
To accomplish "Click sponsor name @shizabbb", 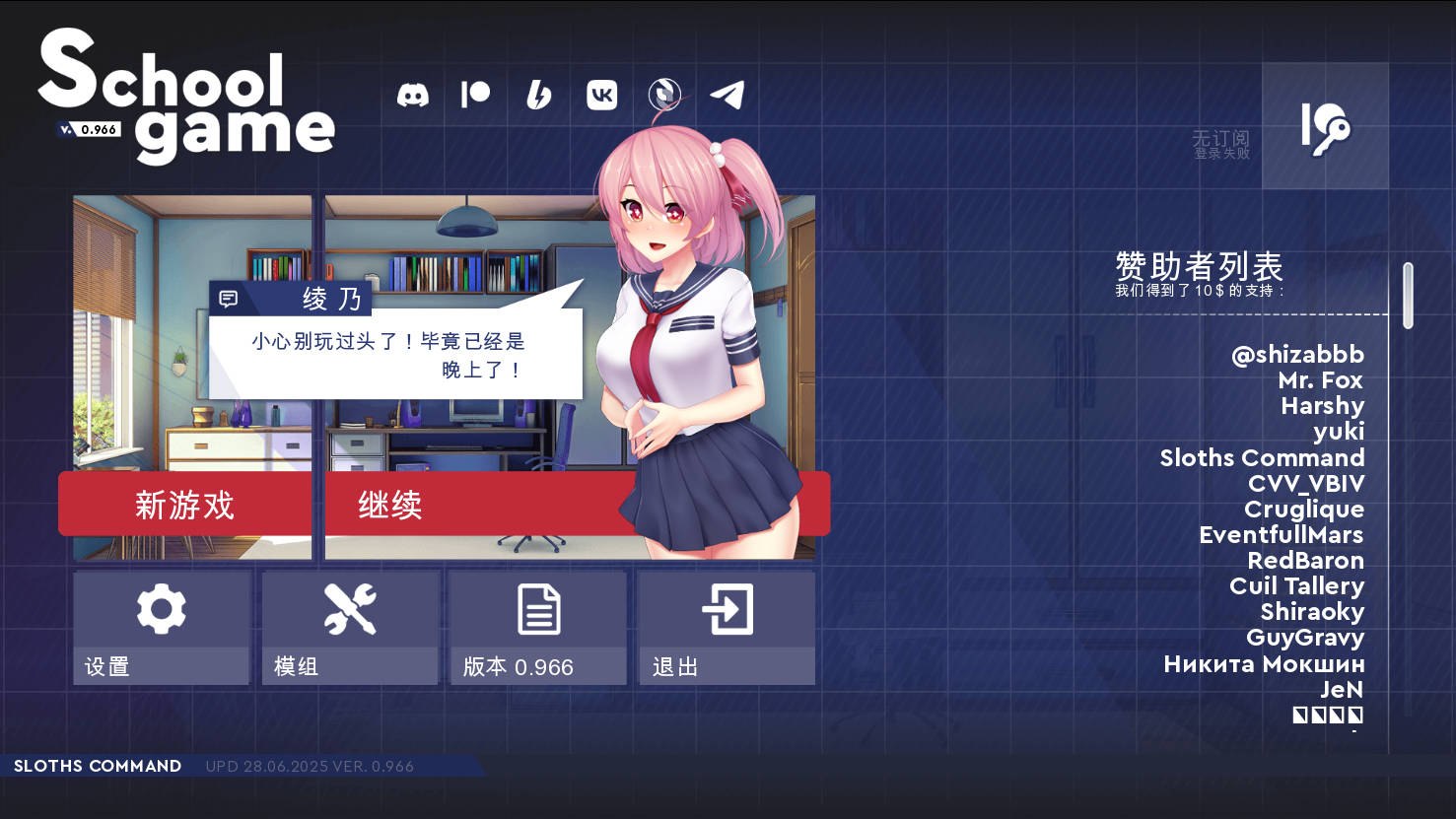I will coord(1298,355).
